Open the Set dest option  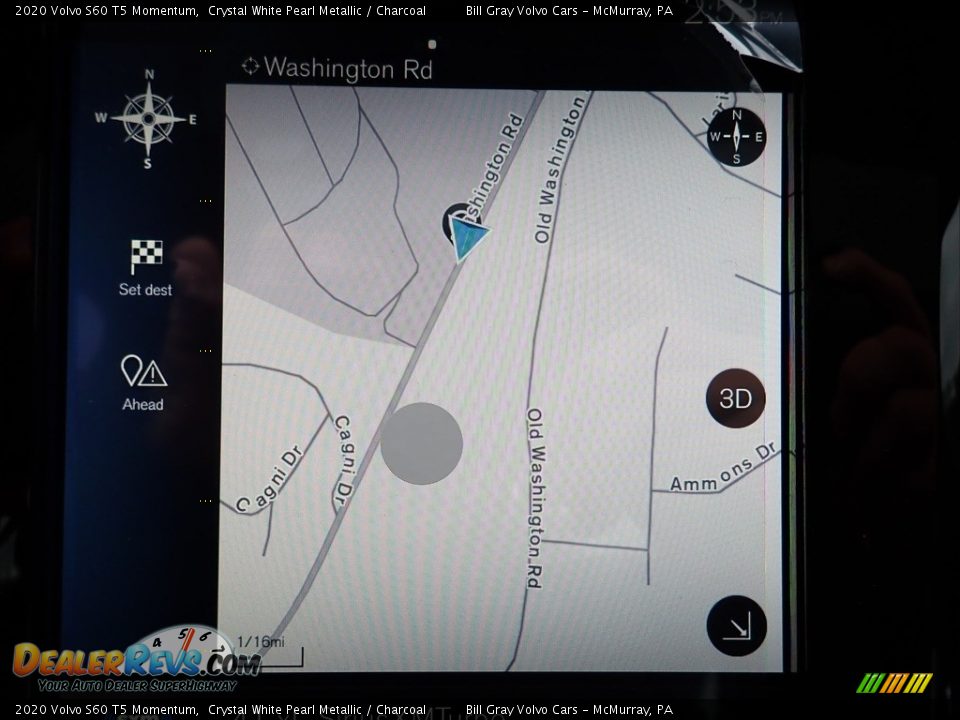click(145, 267)
